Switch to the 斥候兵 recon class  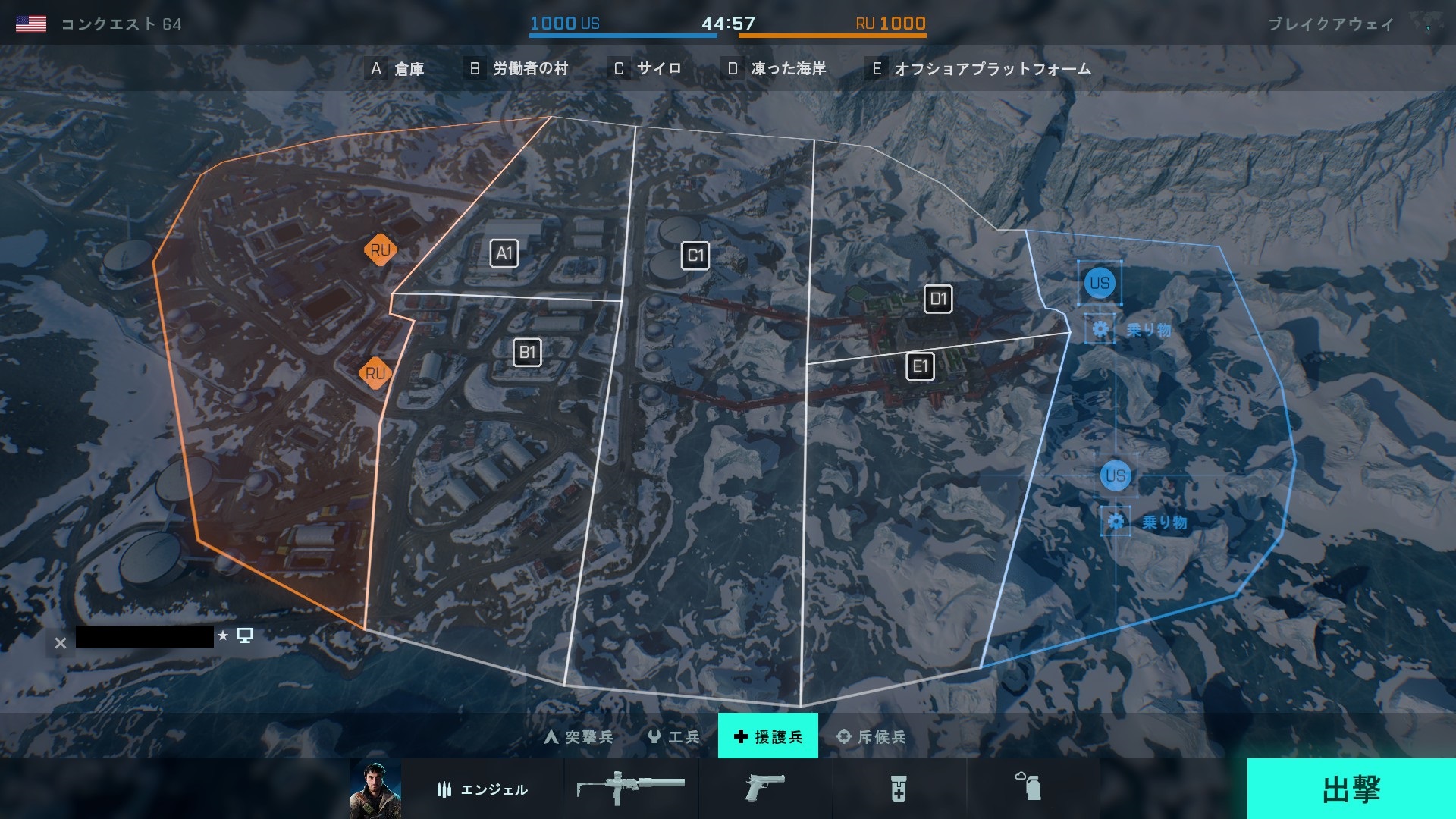coord(871,736)
